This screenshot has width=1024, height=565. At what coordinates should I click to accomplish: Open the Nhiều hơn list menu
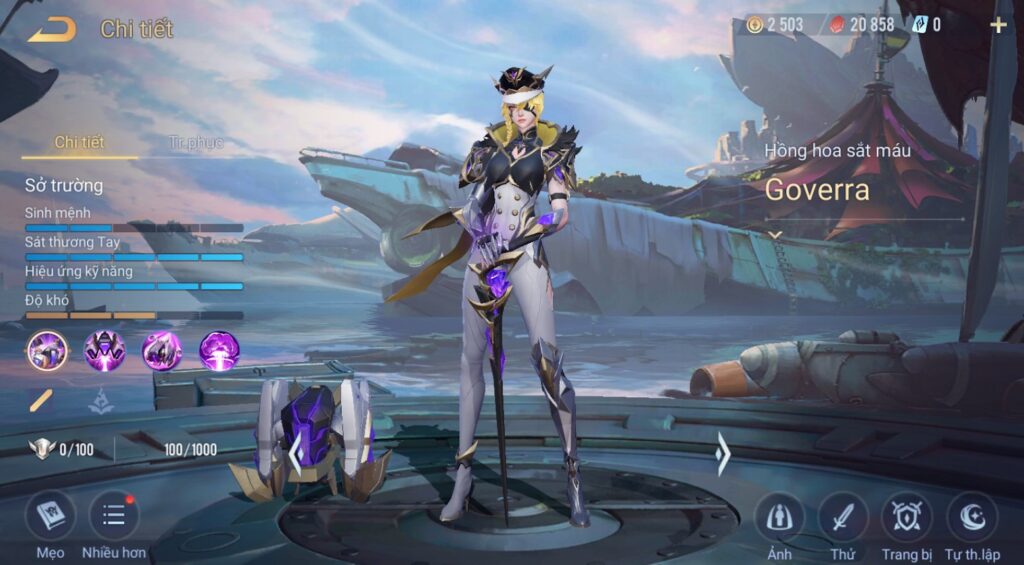click(114, 518)
